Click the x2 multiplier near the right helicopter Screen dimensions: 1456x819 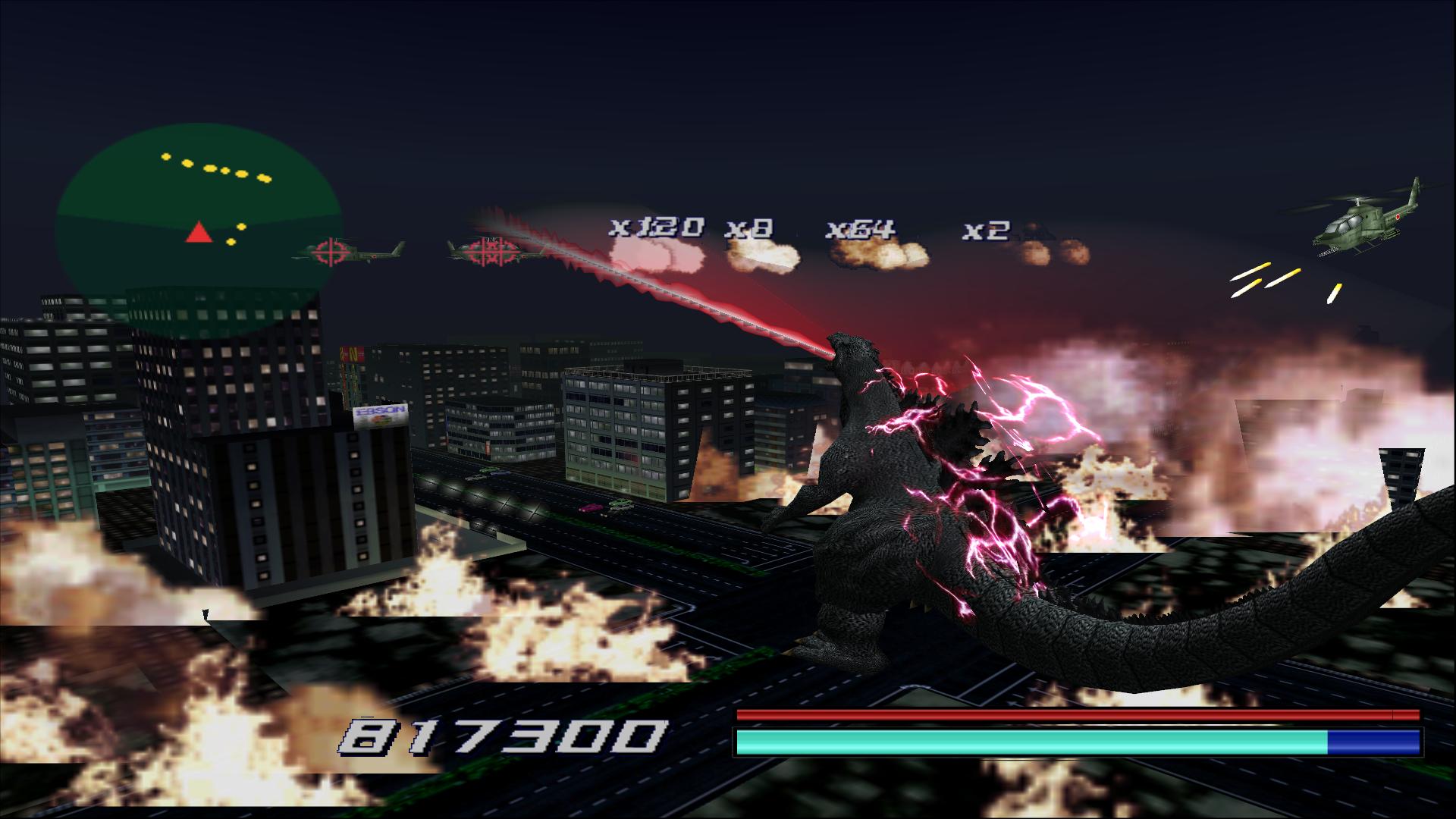985,231
